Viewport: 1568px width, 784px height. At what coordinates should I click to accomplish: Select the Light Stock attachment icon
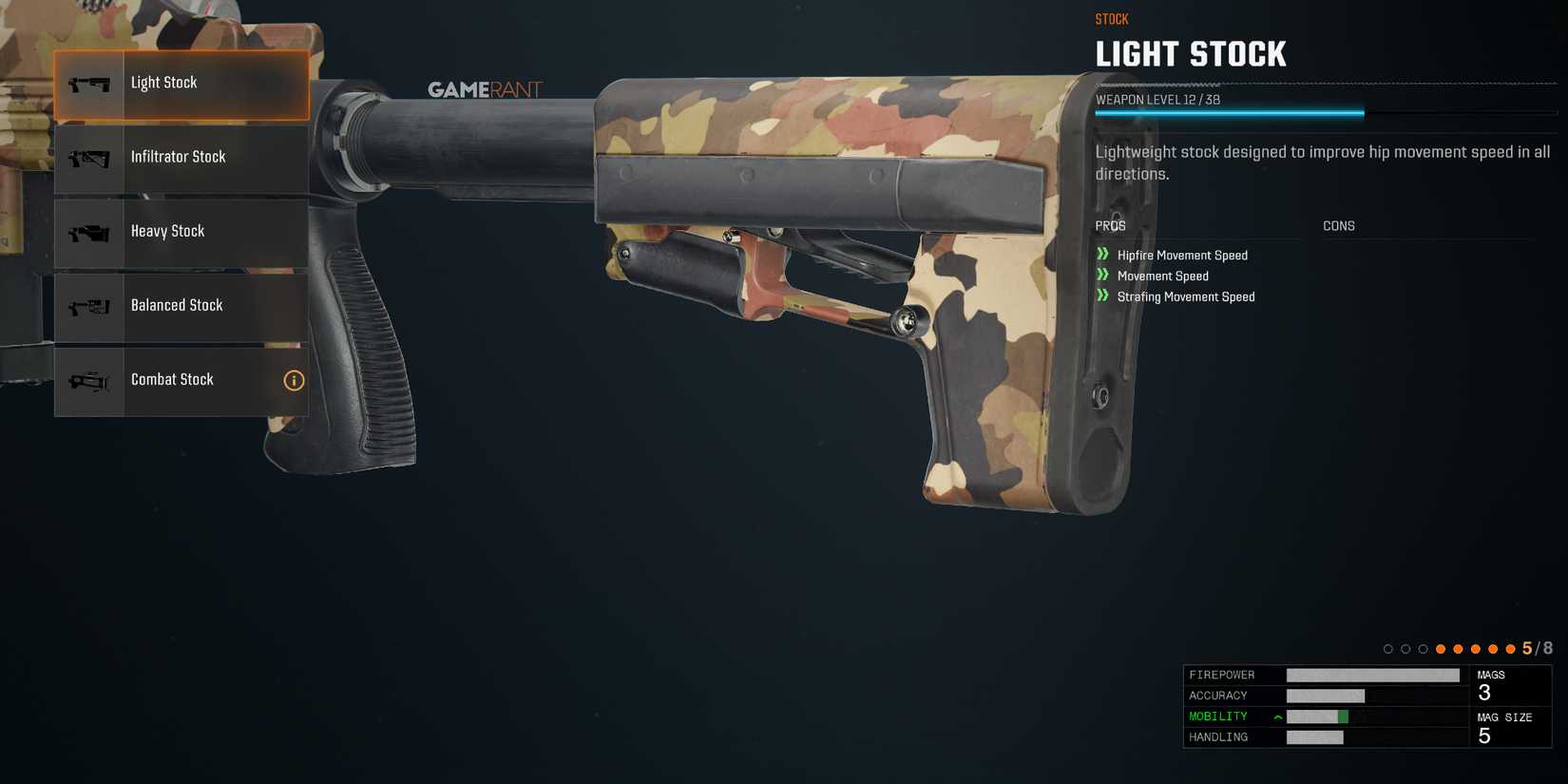(88, 83)
